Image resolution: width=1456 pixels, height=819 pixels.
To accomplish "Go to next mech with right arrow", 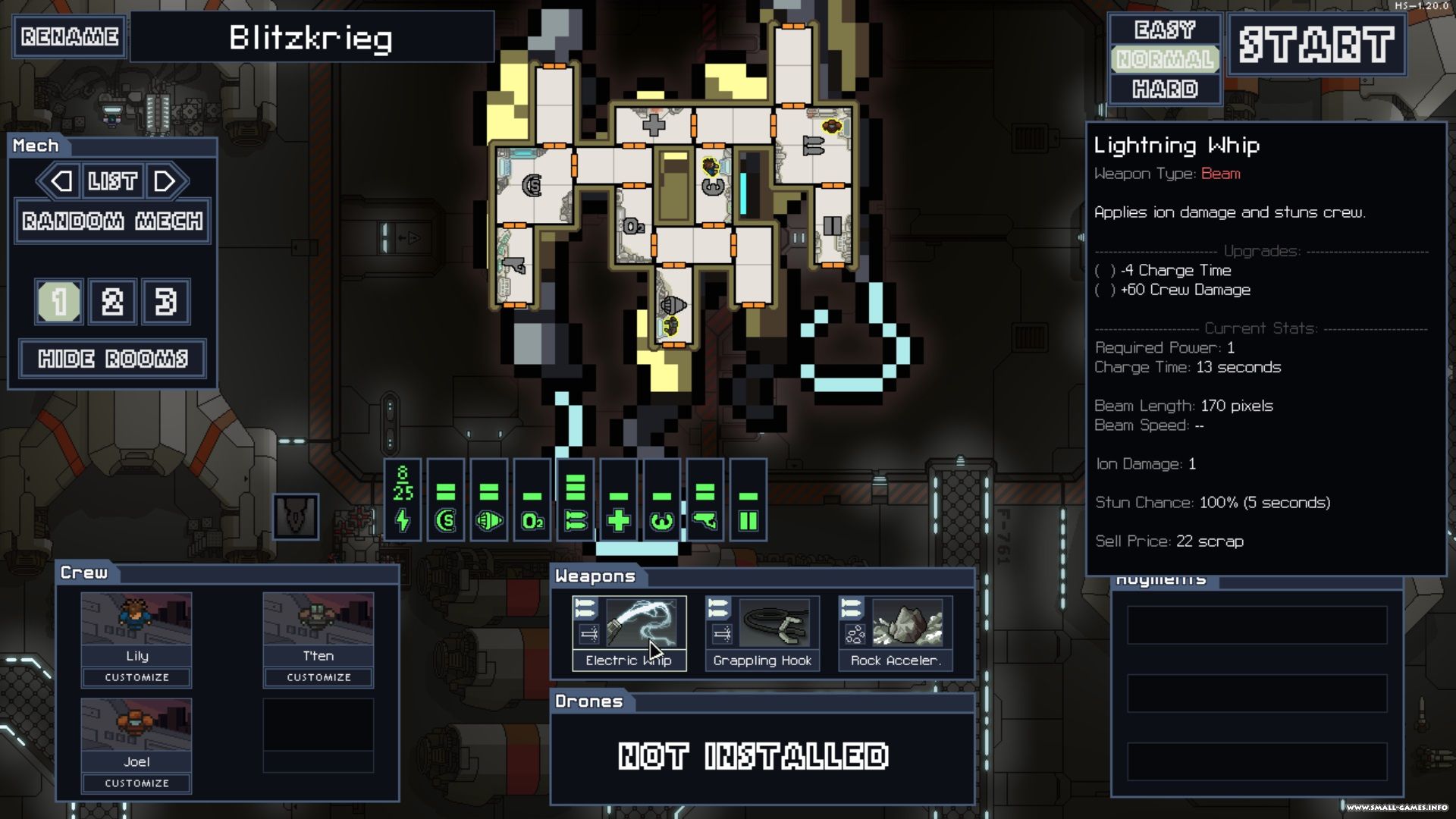I will [x=165, y=181].
